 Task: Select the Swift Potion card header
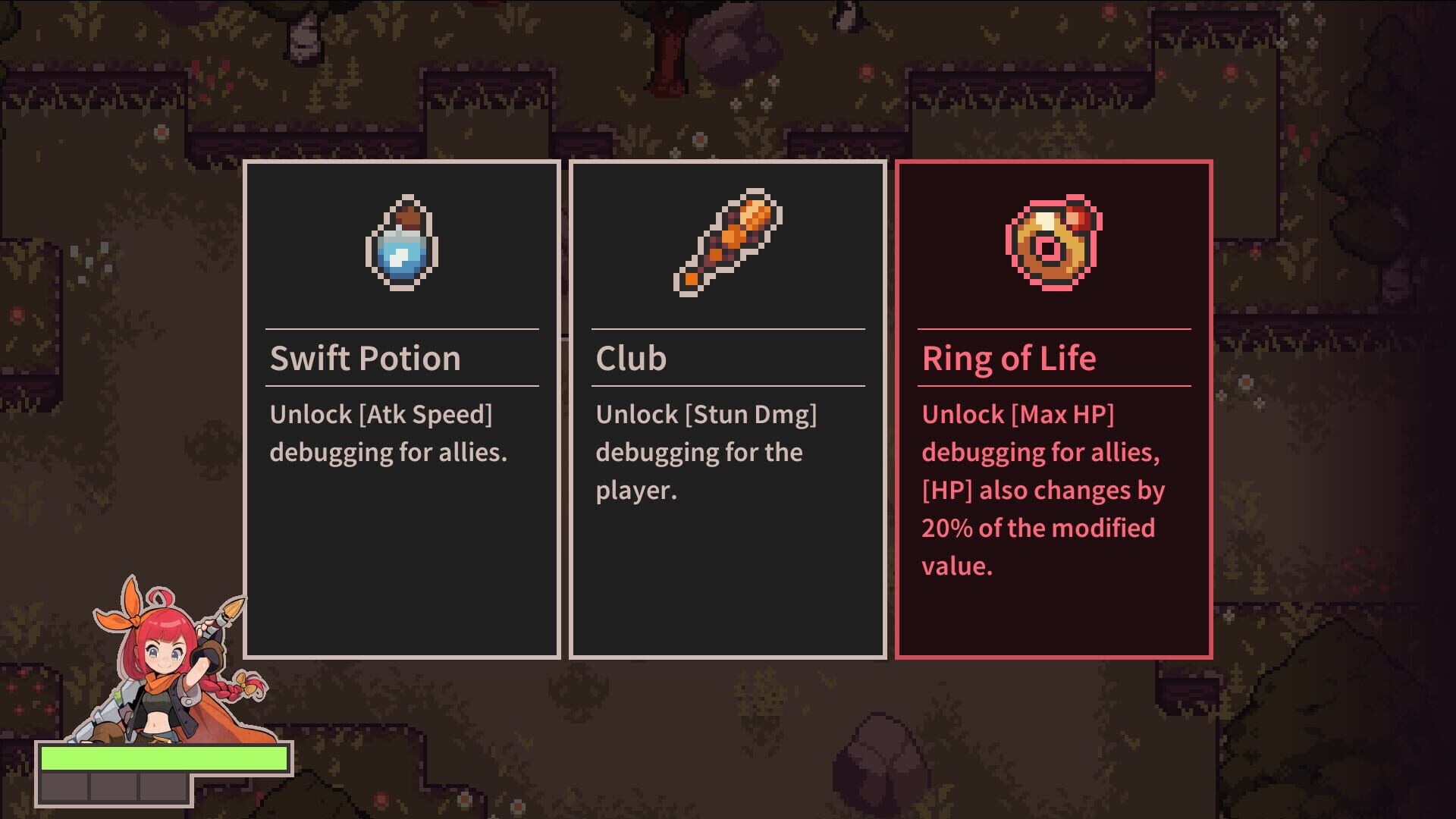[x=366, y=358]
